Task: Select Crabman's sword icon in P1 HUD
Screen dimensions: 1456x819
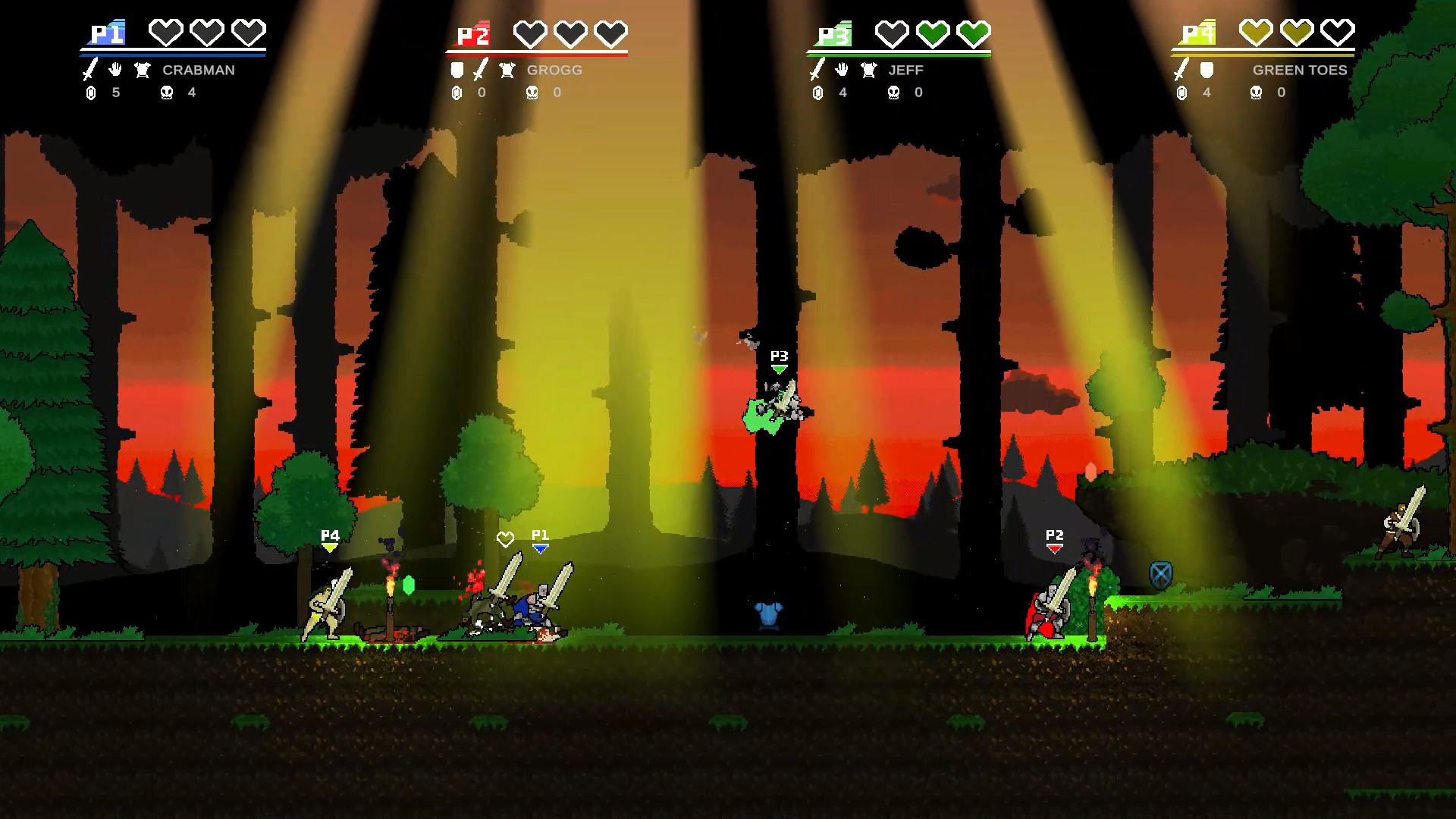Action: (89, 71)
